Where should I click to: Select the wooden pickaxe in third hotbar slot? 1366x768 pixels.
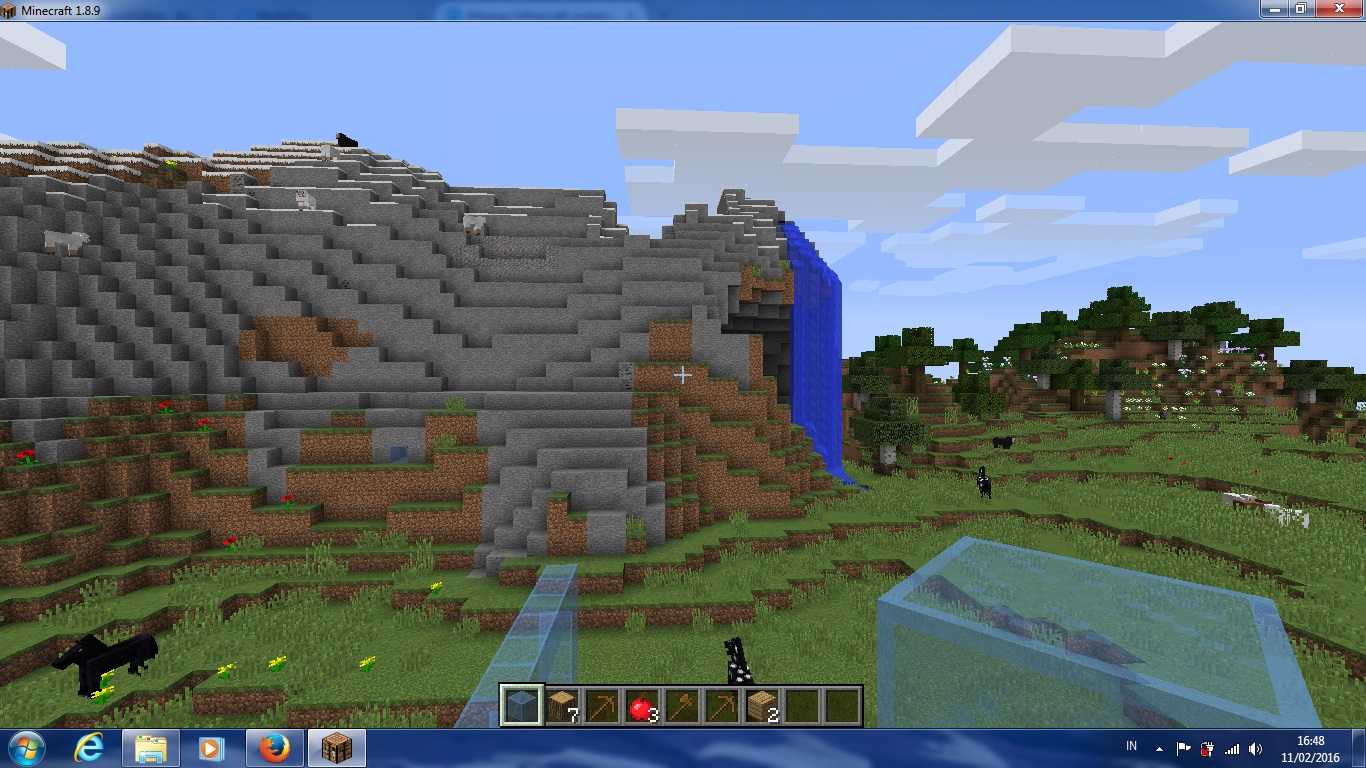point(603,704)
